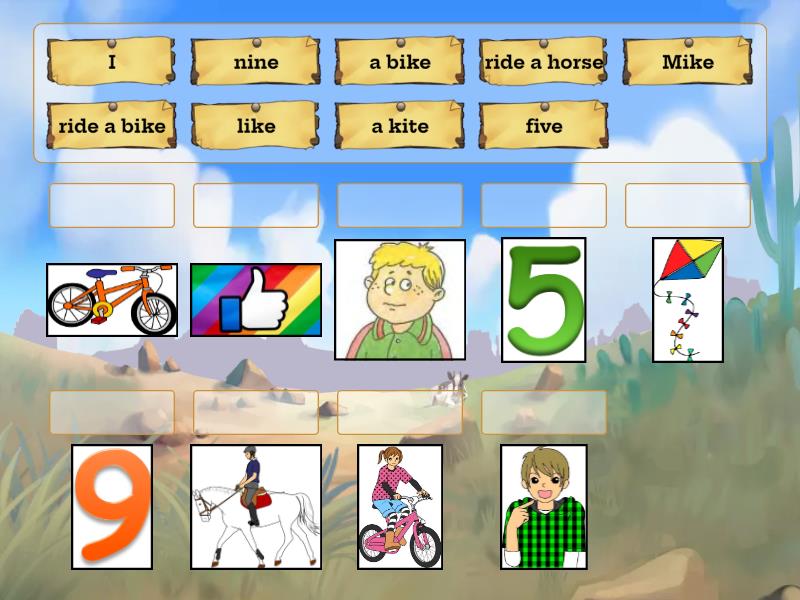Image resolution: width=800 pixels, height=600 pixels.
Task: Select the "Mike" word tile
Action: (x=688, y=62)
